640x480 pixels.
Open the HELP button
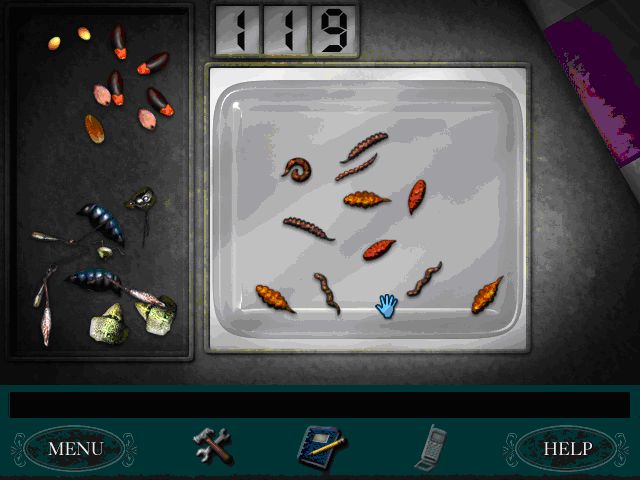(567, 448)
